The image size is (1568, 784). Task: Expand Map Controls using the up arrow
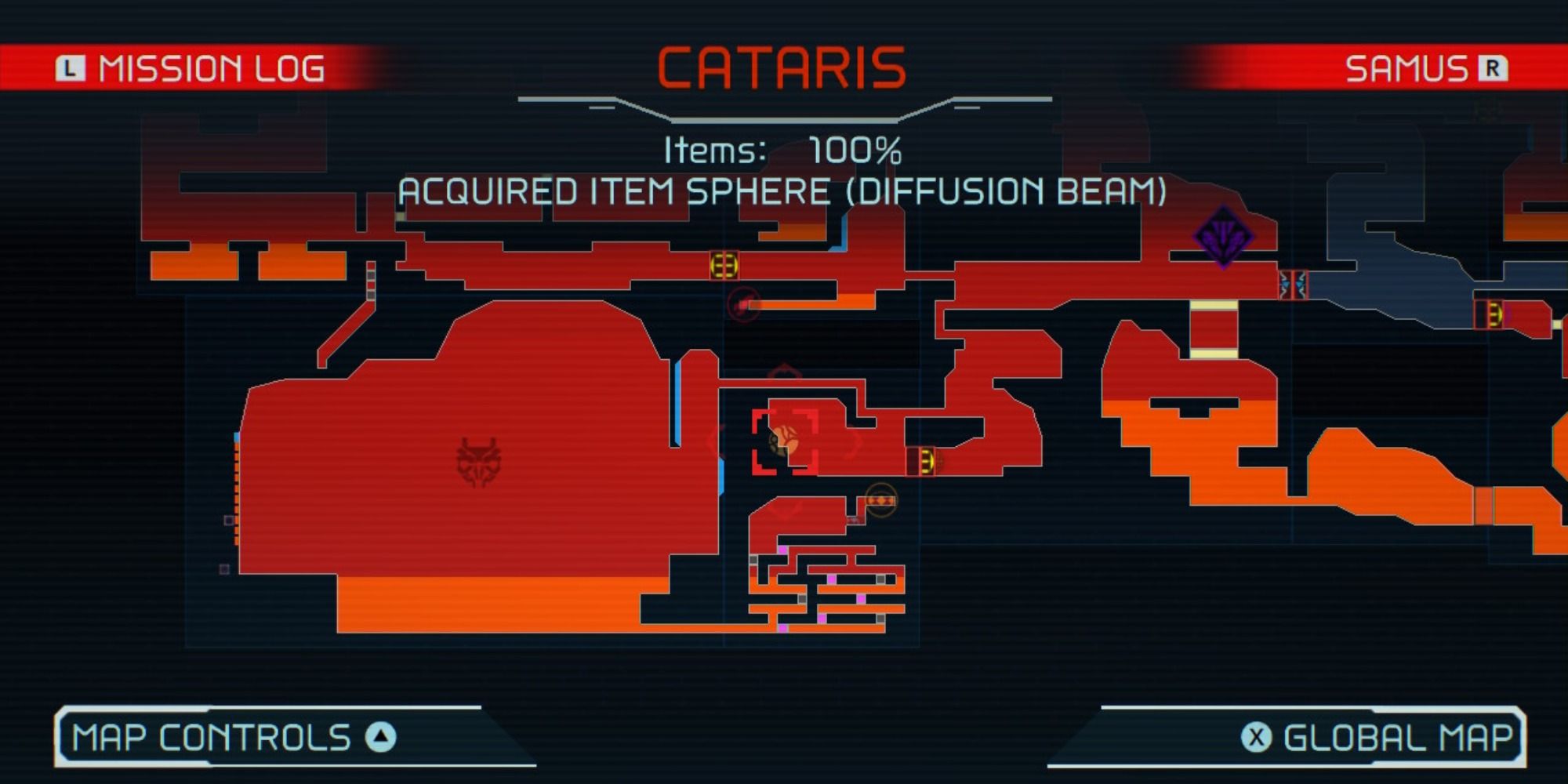pos(382,735)
